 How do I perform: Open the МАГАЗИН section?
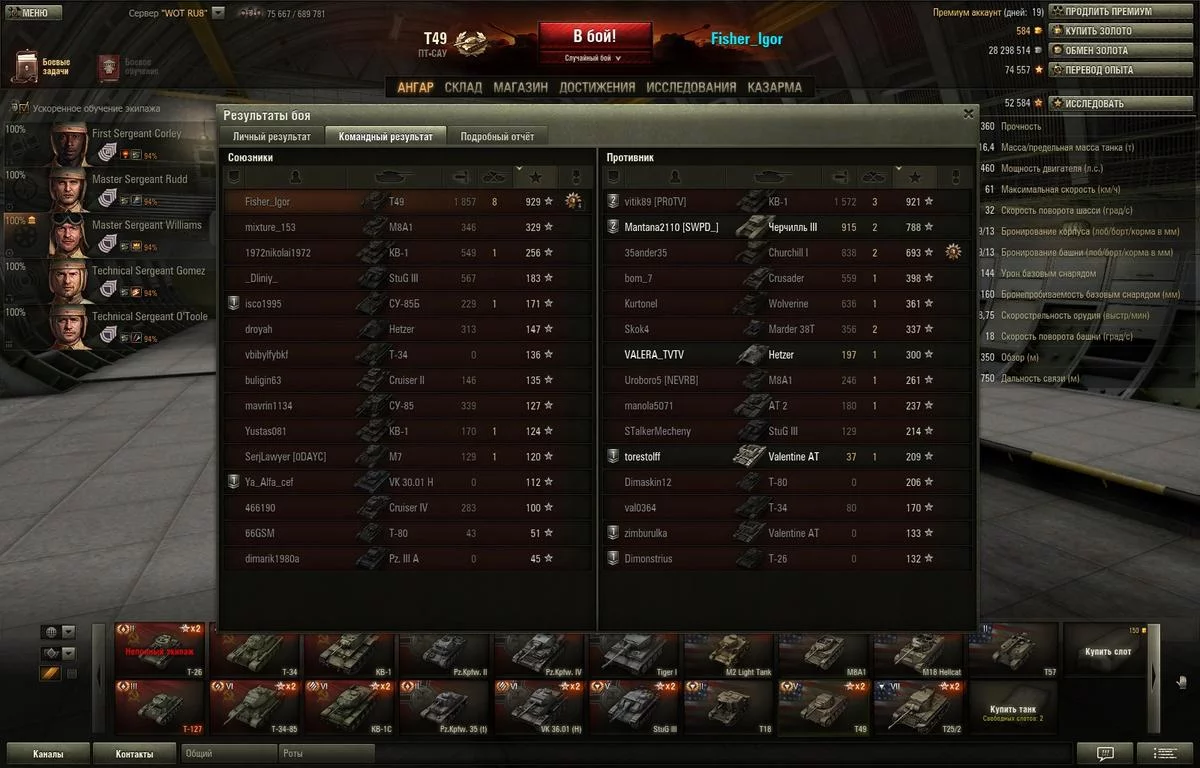tap(520, 87)
